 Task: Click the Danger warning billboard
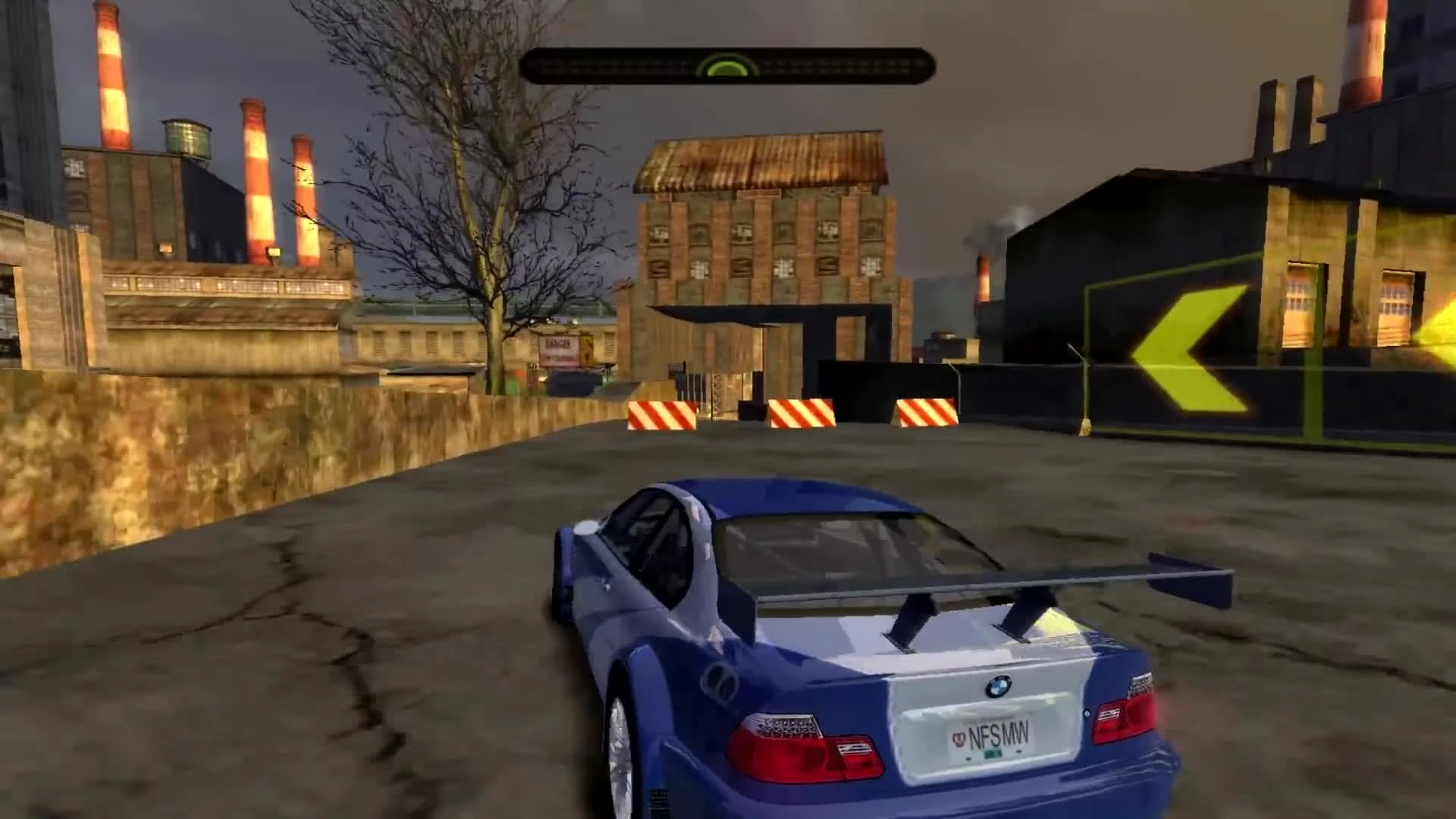pyautogui.click(x=557, y=349)
